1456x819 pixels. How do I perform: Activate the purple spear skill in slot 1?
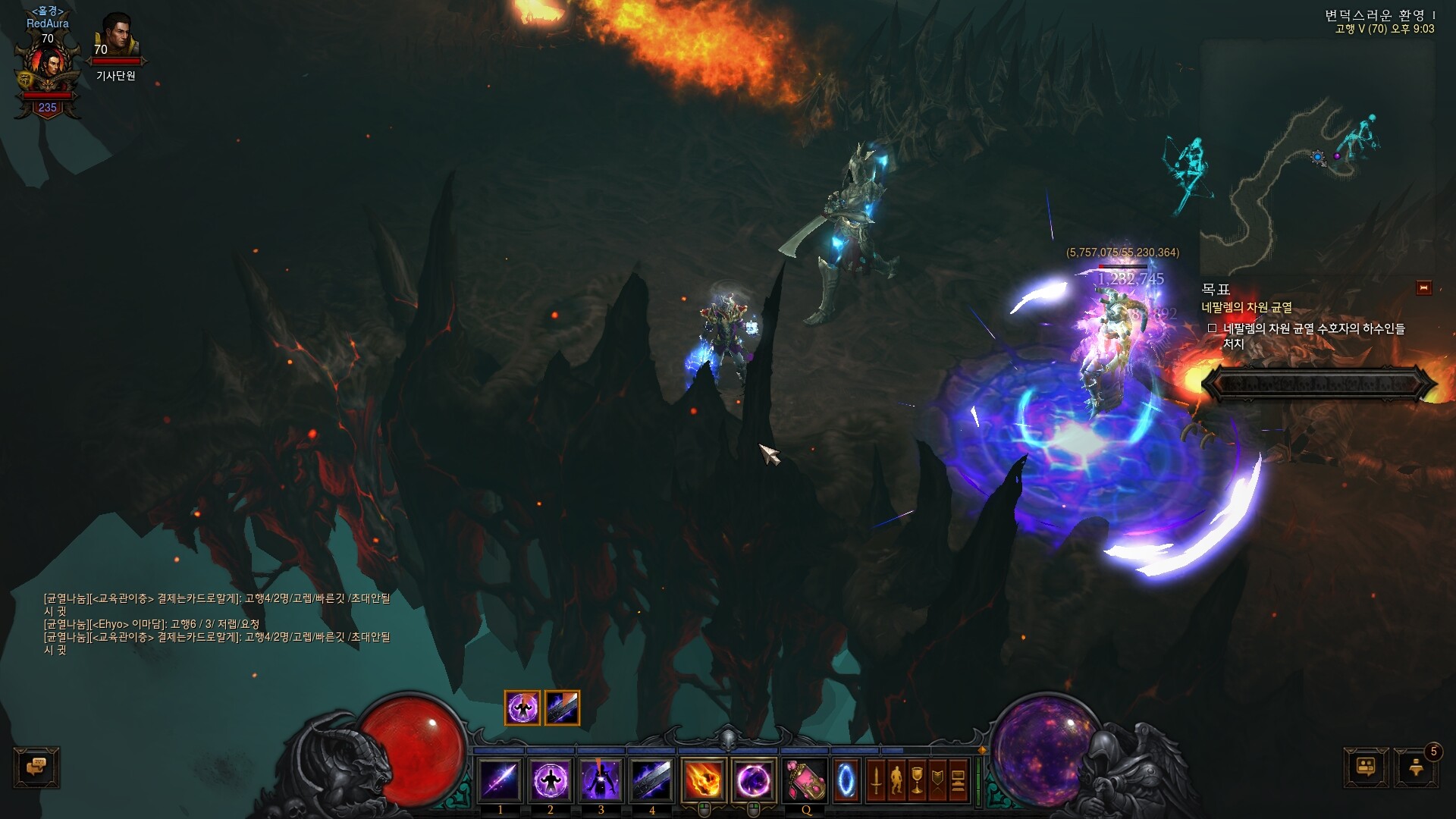500,780
